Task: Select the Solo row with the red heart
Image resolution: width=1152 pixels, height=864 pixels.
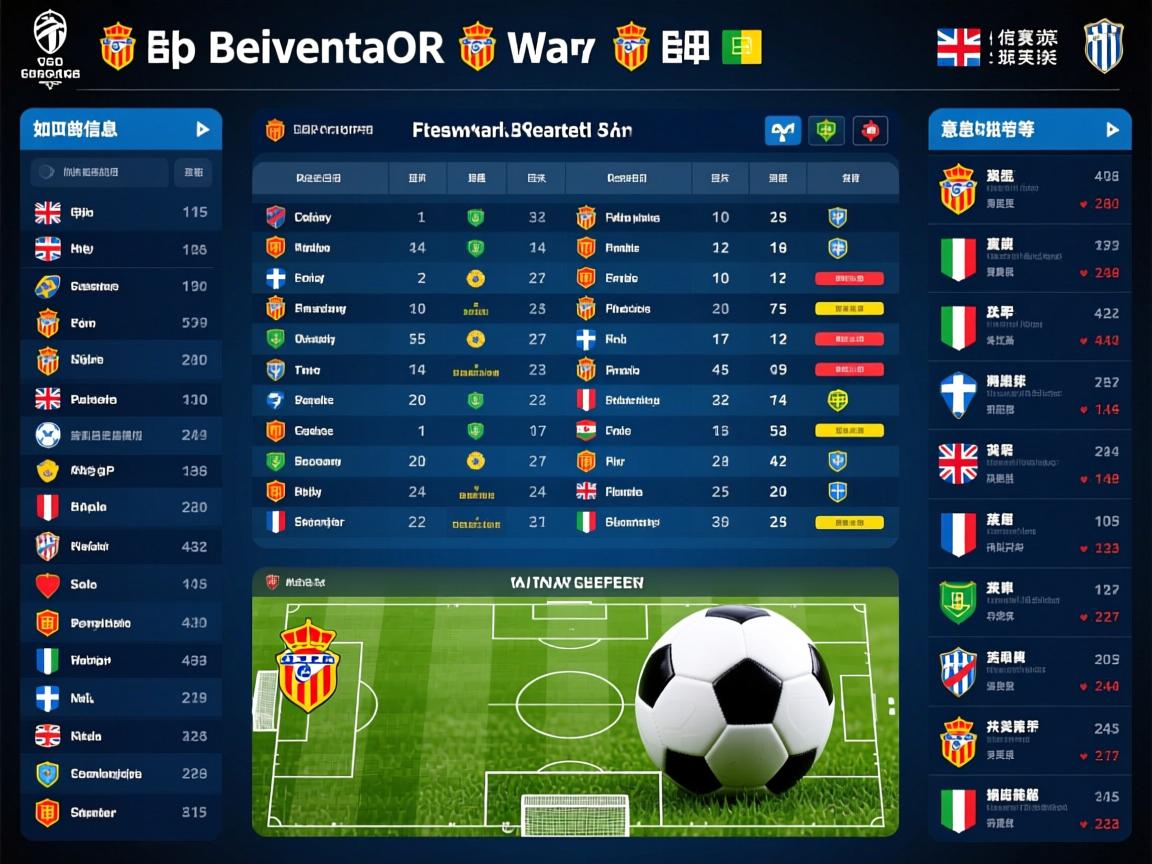Action: (121, 584)
